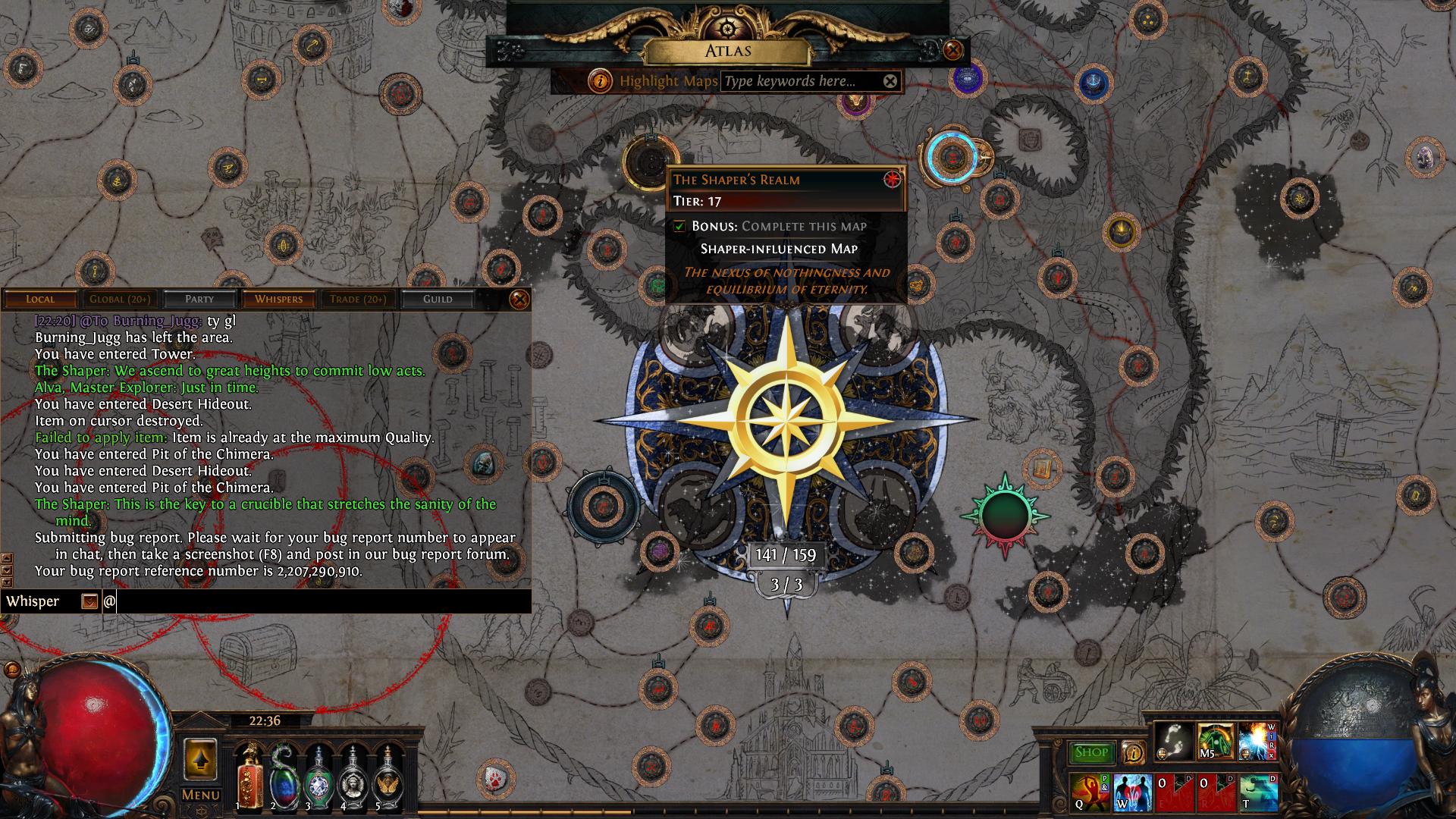
Task: Select the Whispers chat tab
Action: tap(278, 299)
